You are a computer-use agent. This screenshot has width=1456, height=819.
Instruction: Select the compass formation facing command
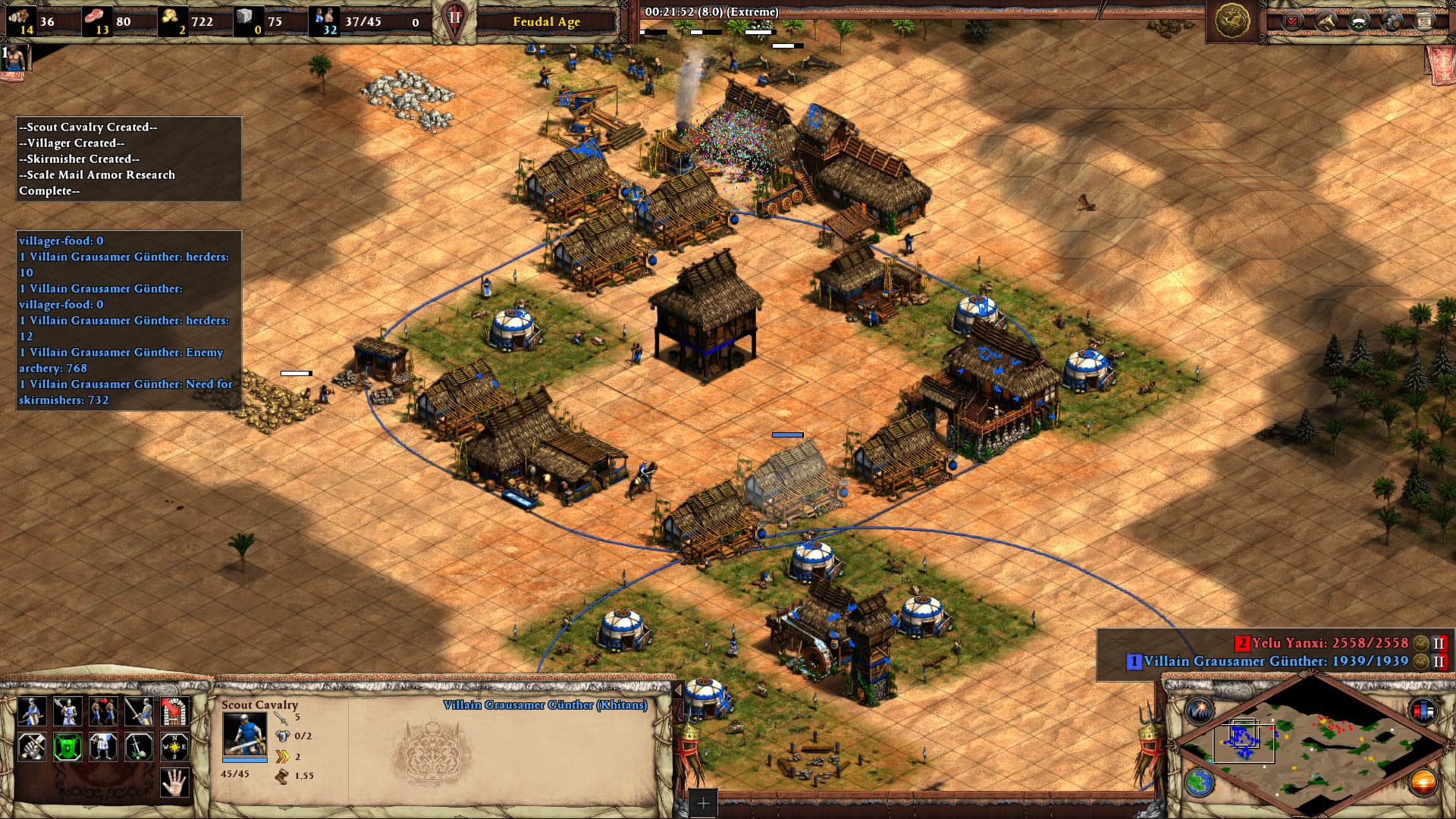click(x=174, y=747)
